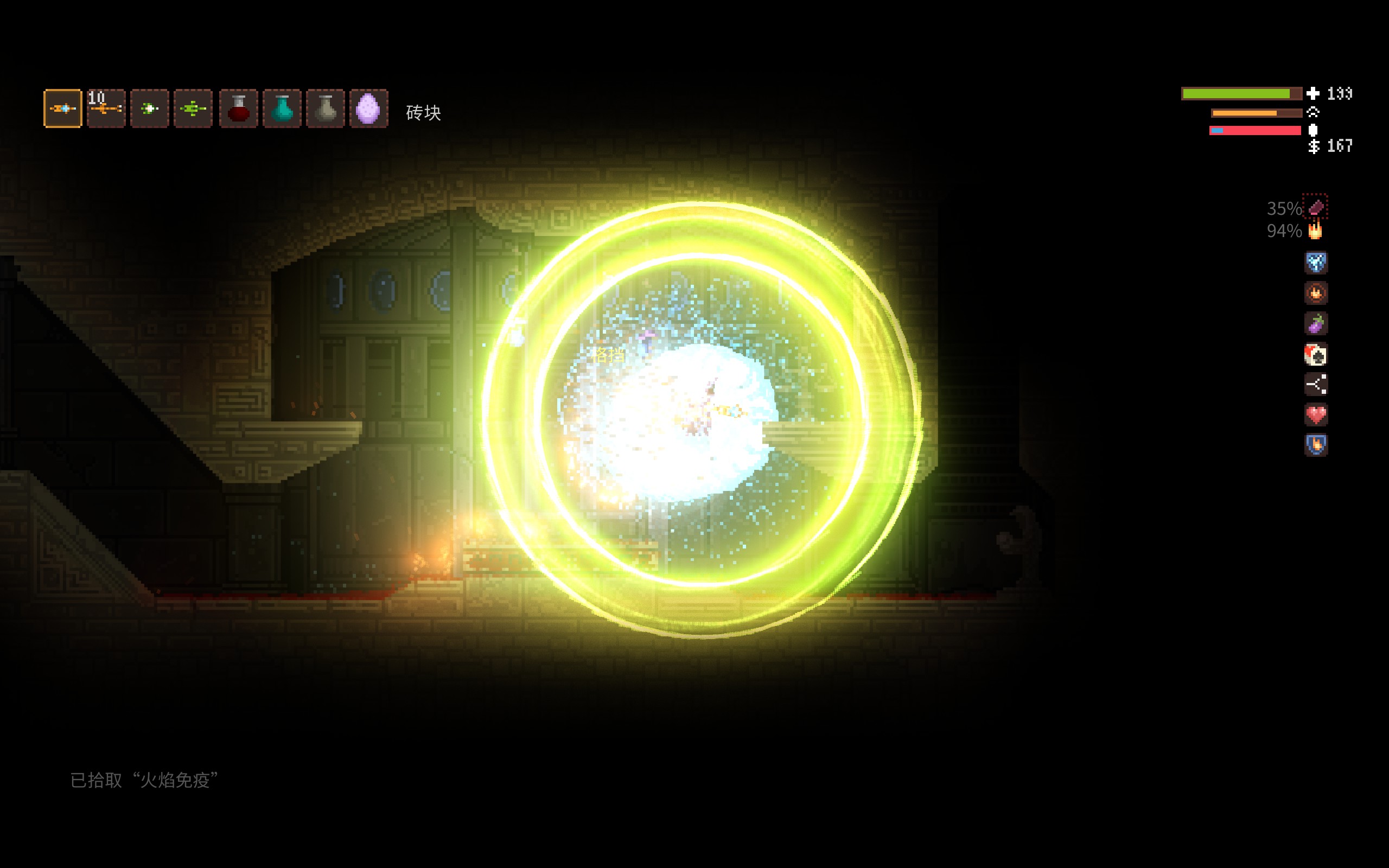The width and height of the screenshot is (1389, 868).
Task: Inspect the circled flame perk icon
Action: point(1316,293)
